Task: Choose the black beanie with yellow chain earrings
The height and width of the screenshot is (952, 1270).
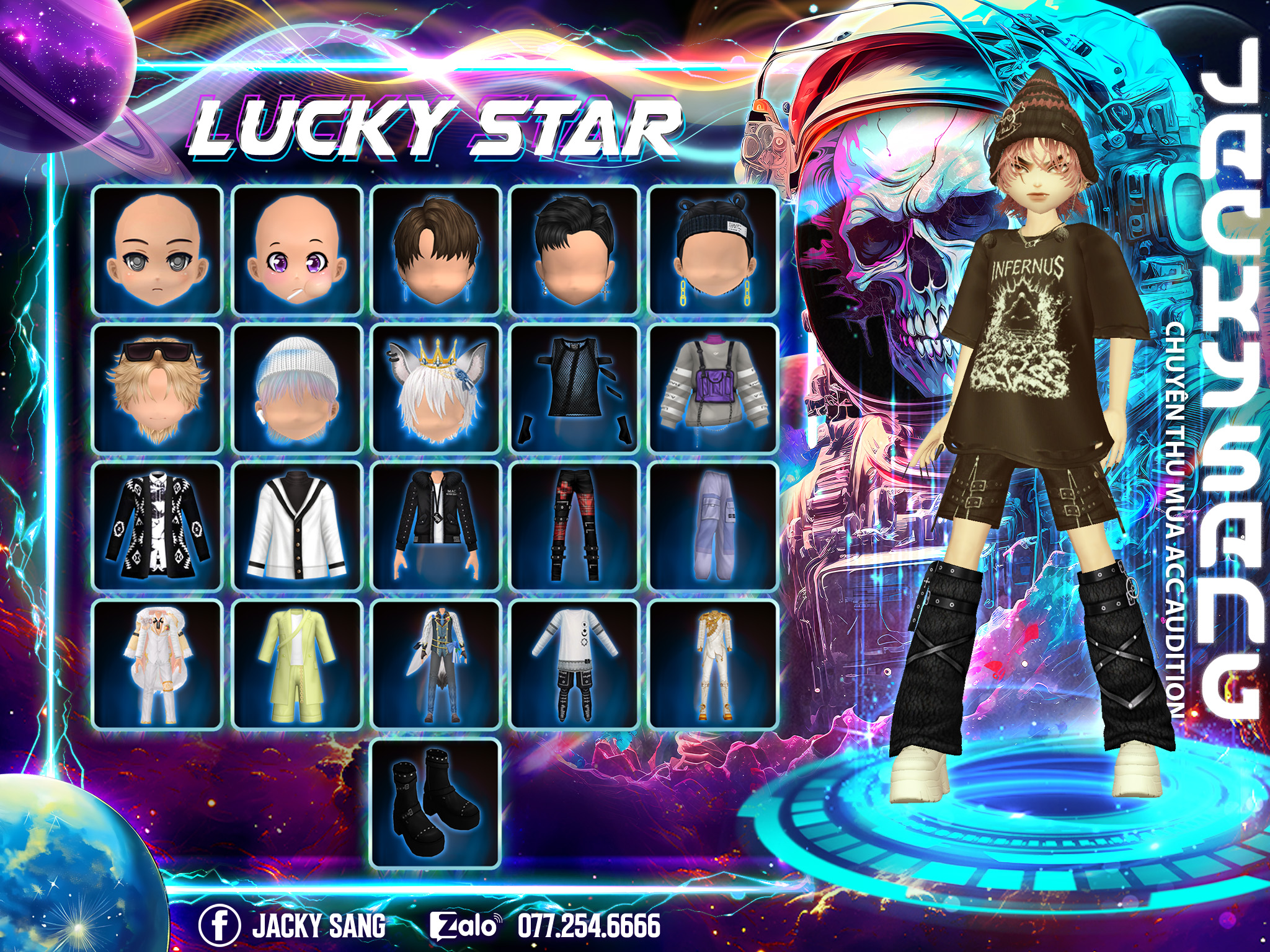Action: point(713,250)
